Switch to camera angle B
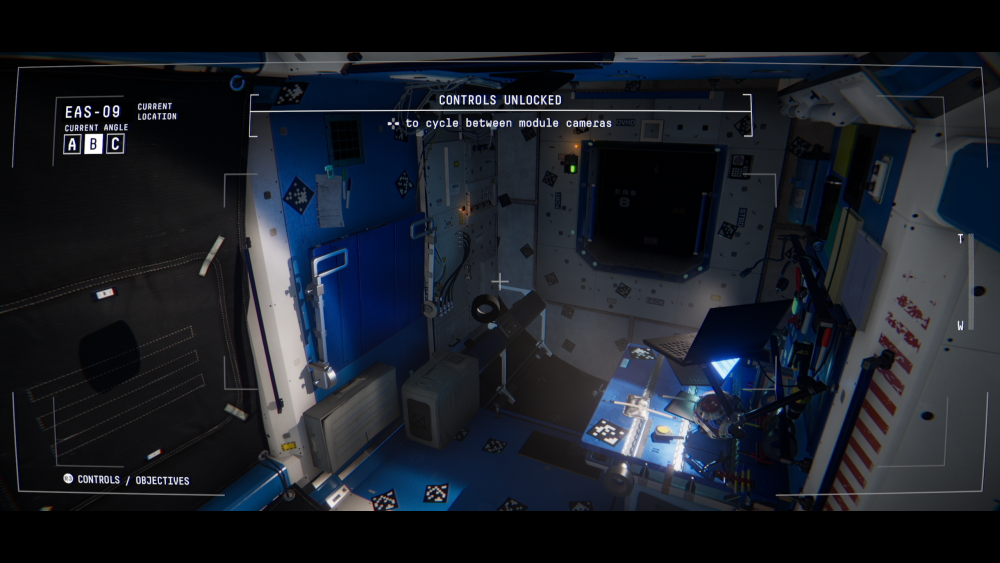 [x=93, y=144]
